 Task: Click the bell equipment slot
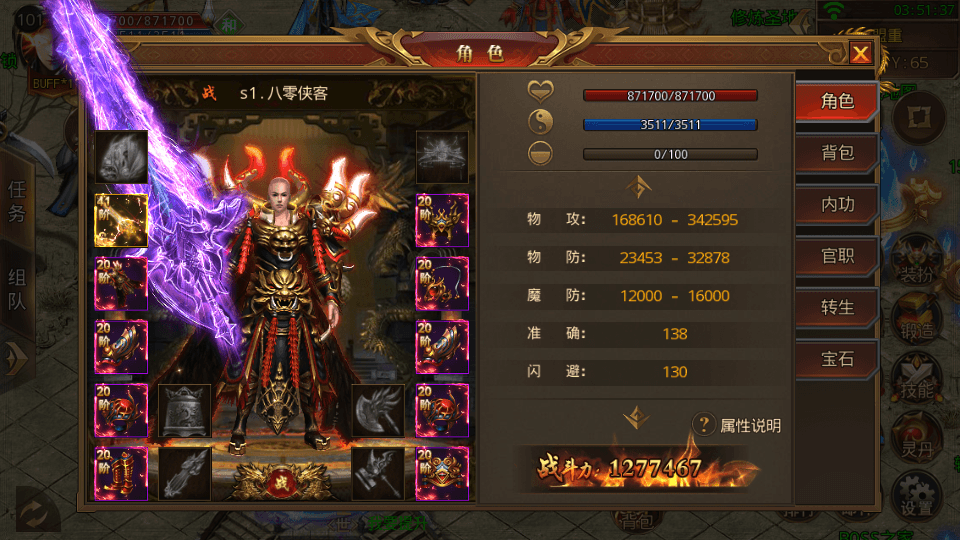click(185, 410)
